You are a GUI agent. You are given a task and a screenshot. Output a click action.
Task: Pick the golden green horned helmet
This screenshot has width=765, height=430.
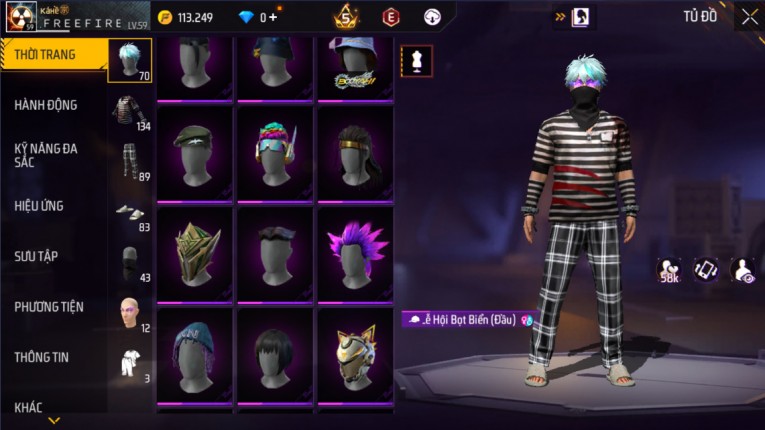(195, 253)
